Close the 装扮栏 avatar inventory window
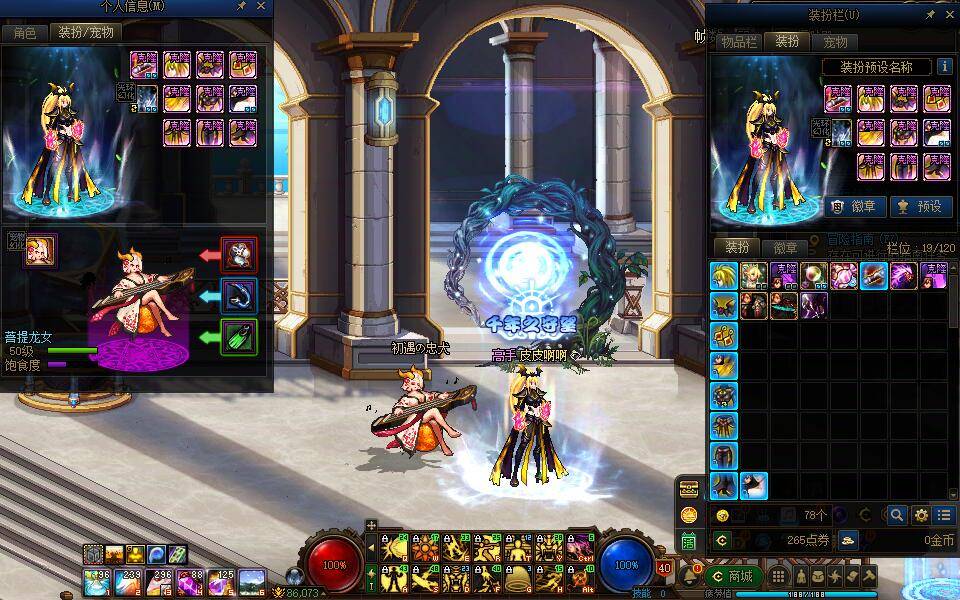The width and height of the screenshot is (960, 600). click(x=949, y=14)
